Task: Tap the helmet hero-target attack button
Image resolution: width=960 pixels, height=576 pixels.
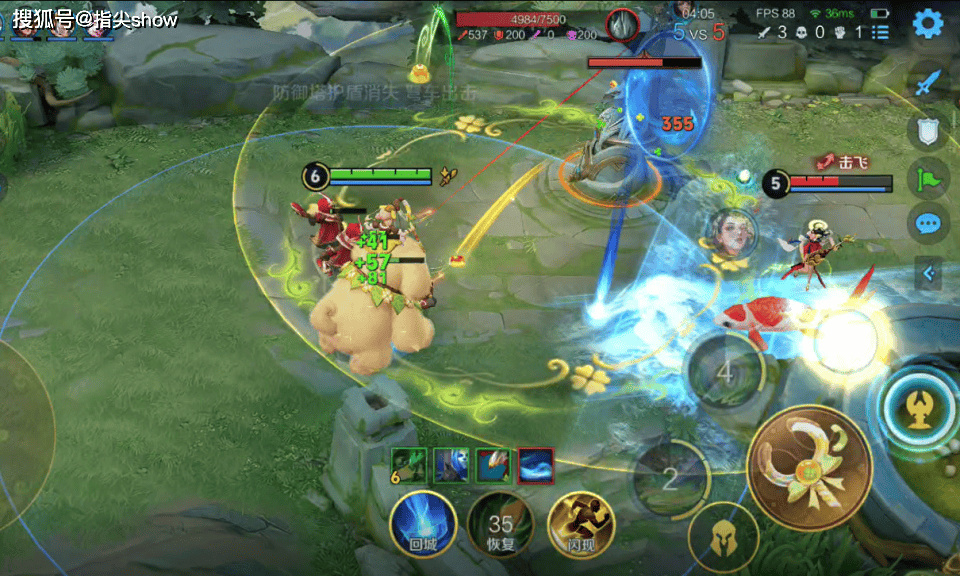Action: (722, 537)
